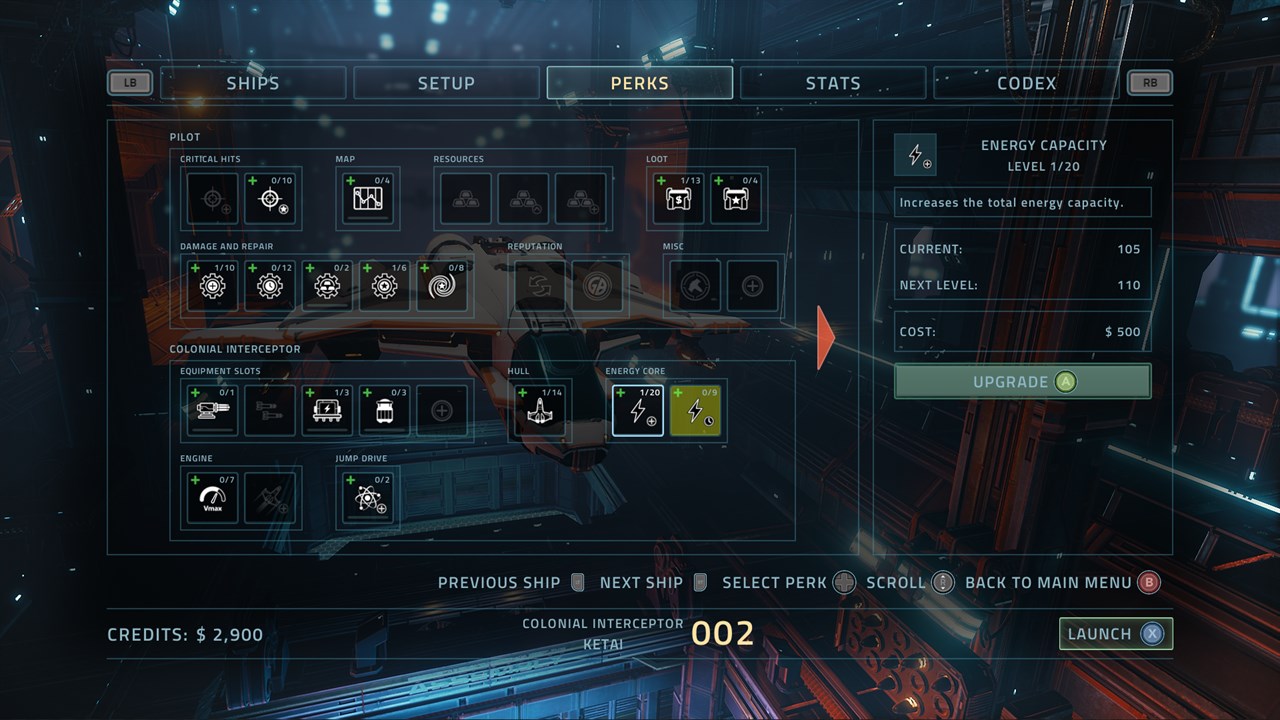1280x720 pixels.
Task: Upgrade the Energy Capacity perk
Action: coord(1022,382)
